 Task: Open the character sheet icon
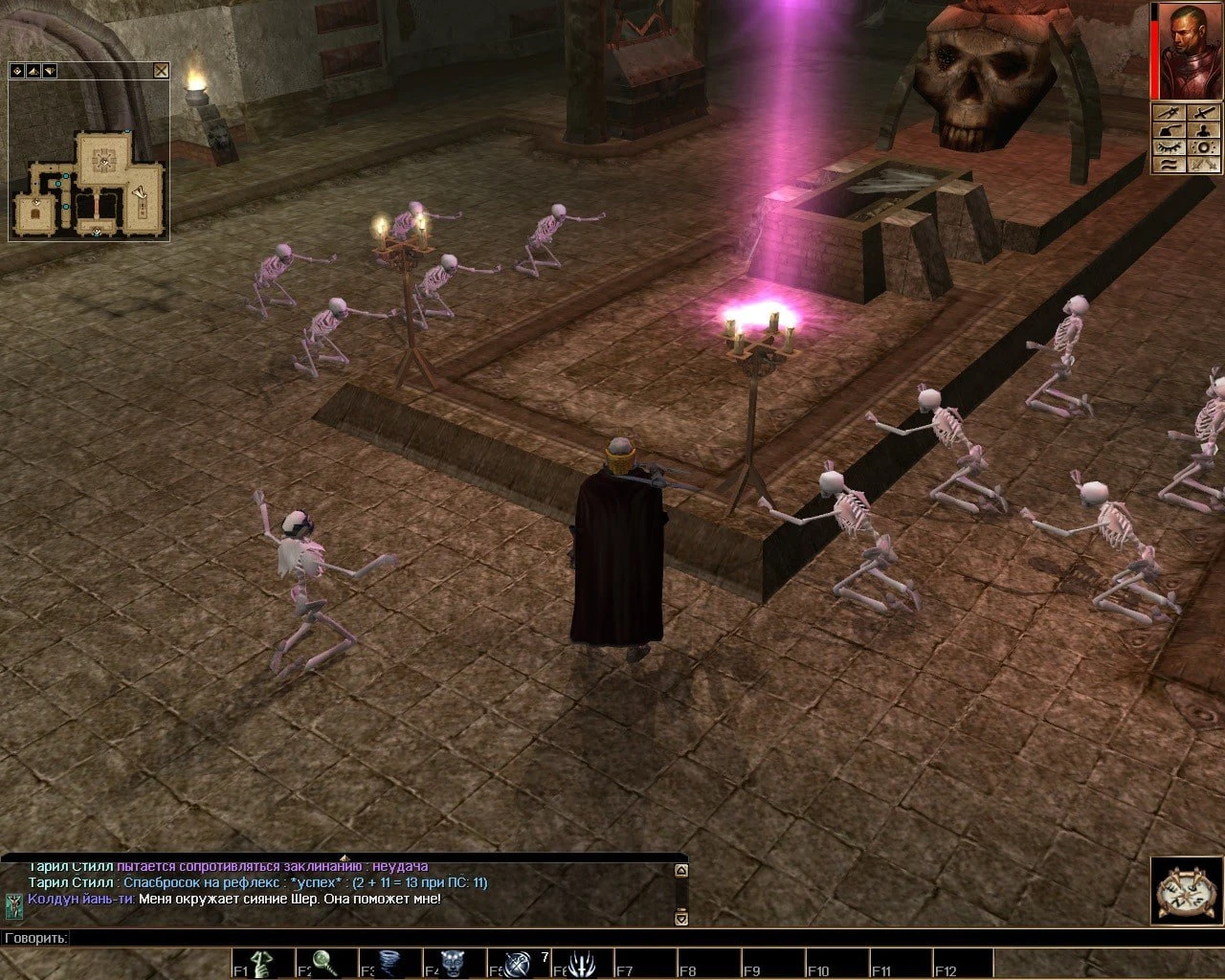1204,131
